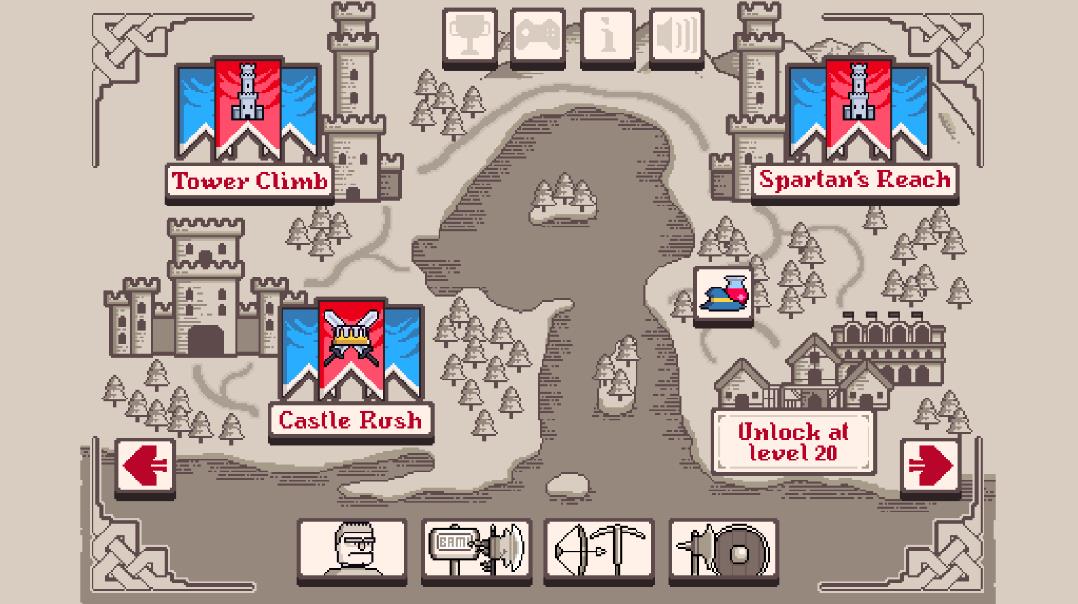Advance to the next map page with the right arrow
The image size is (1078, 604).
930,465
